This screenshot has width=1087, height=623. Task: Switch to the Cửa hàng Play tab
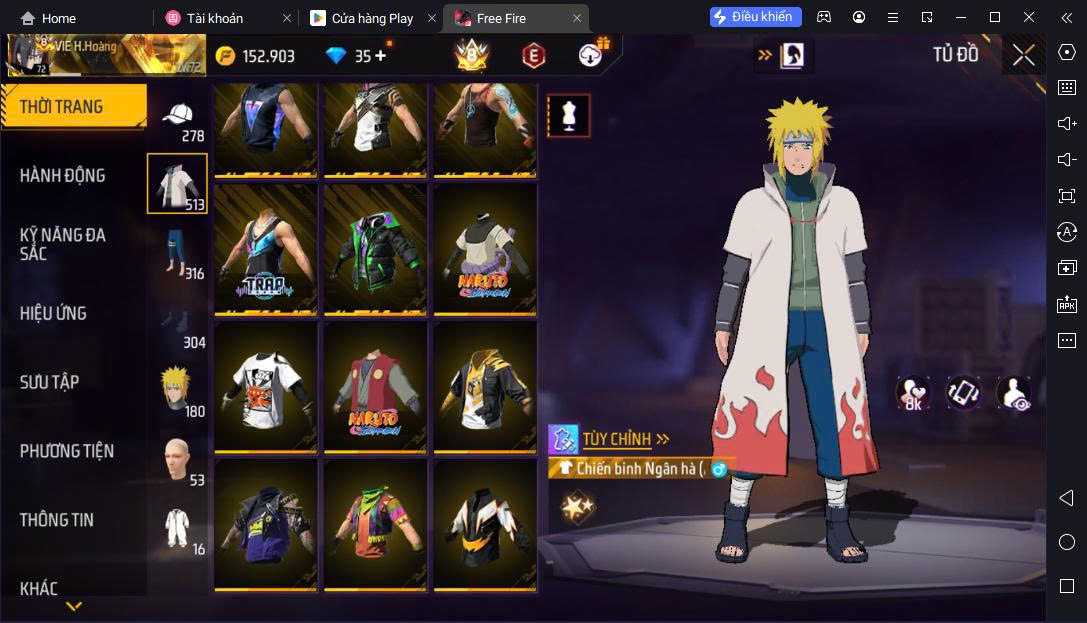point(371,18)
